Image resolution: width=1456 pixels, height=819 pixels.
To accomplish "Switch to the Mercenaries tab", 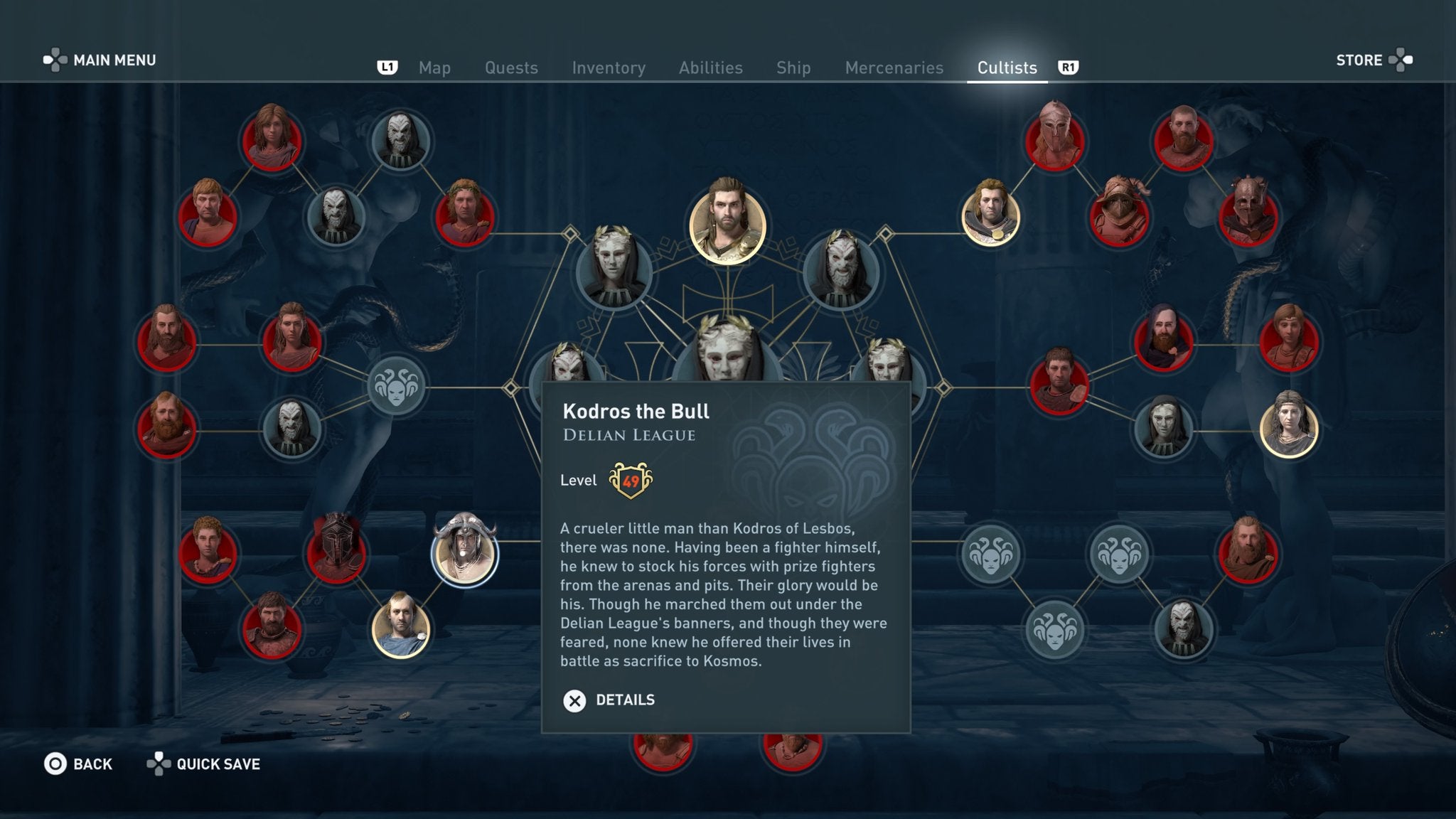I will (x=894, y=68).
